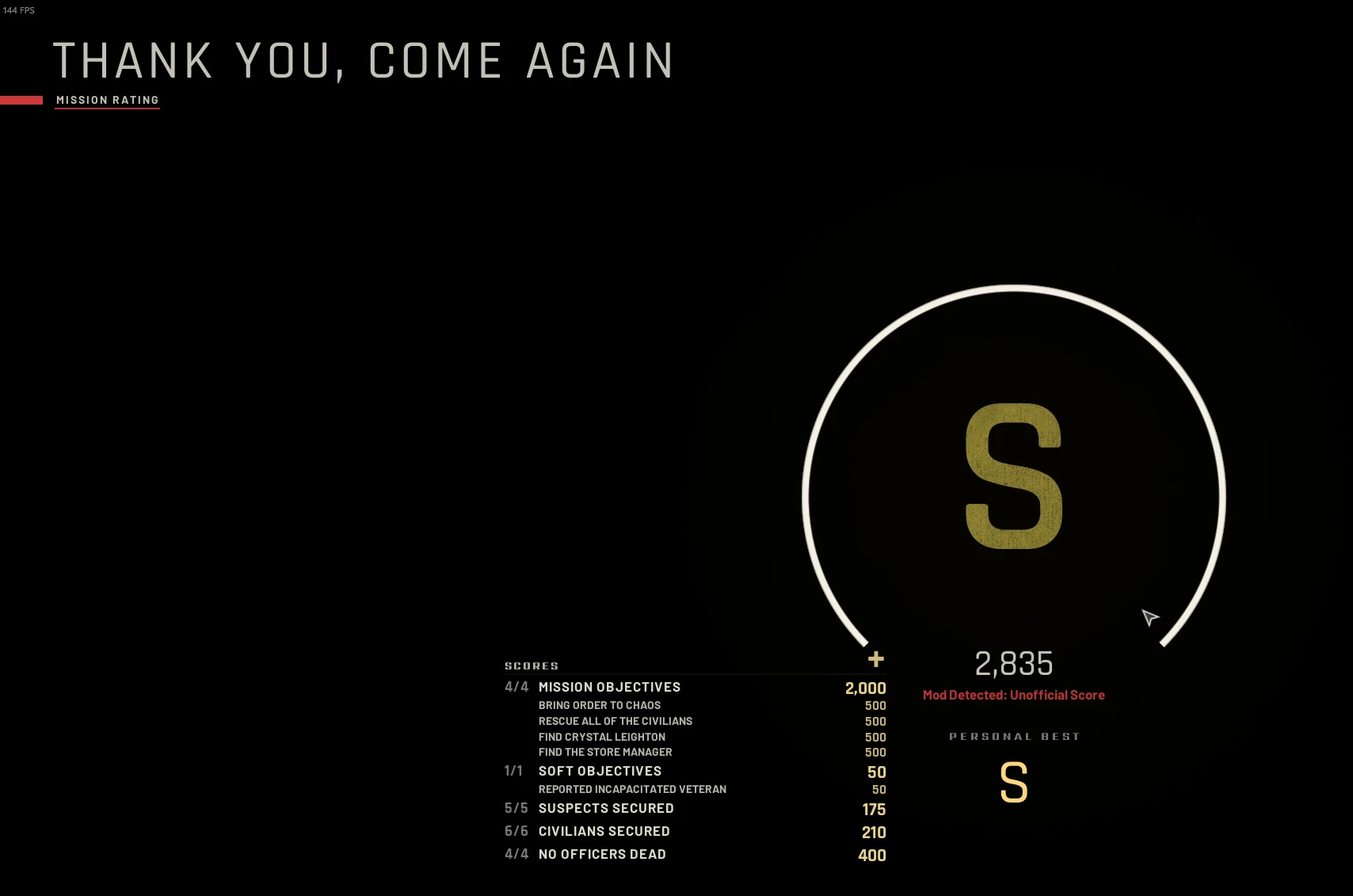This screenshot has height=896, width=1353.
Task: Select the Suspects Secured score row
Action: click(606, 808)
